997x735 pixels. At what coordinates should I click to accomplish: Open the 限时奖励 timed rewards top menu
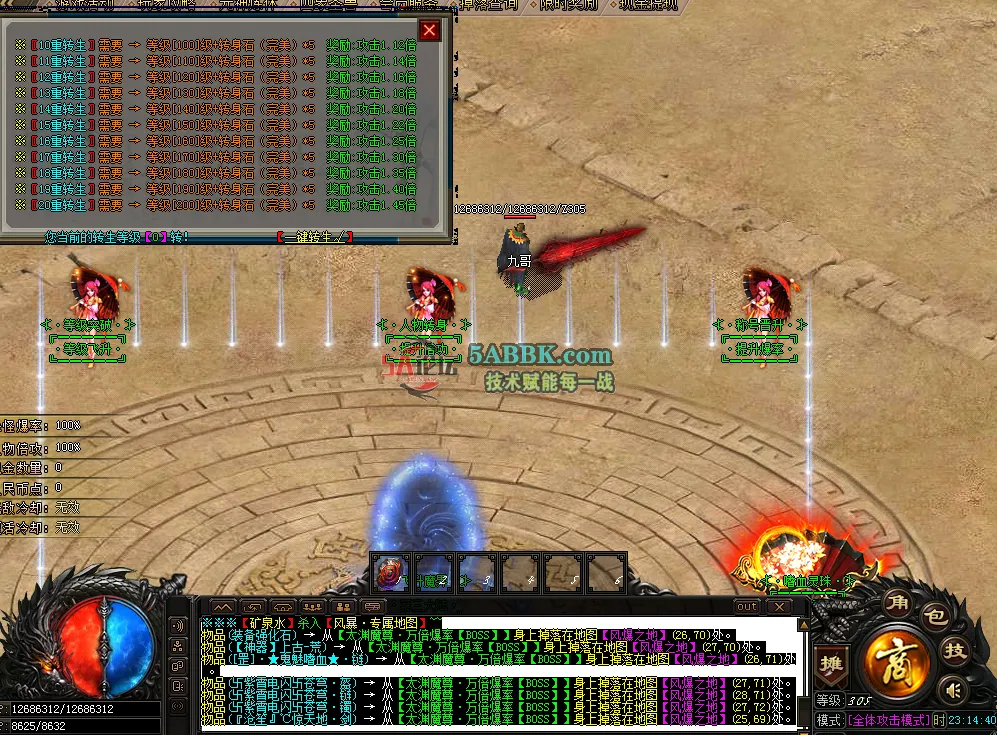[569, 5]
